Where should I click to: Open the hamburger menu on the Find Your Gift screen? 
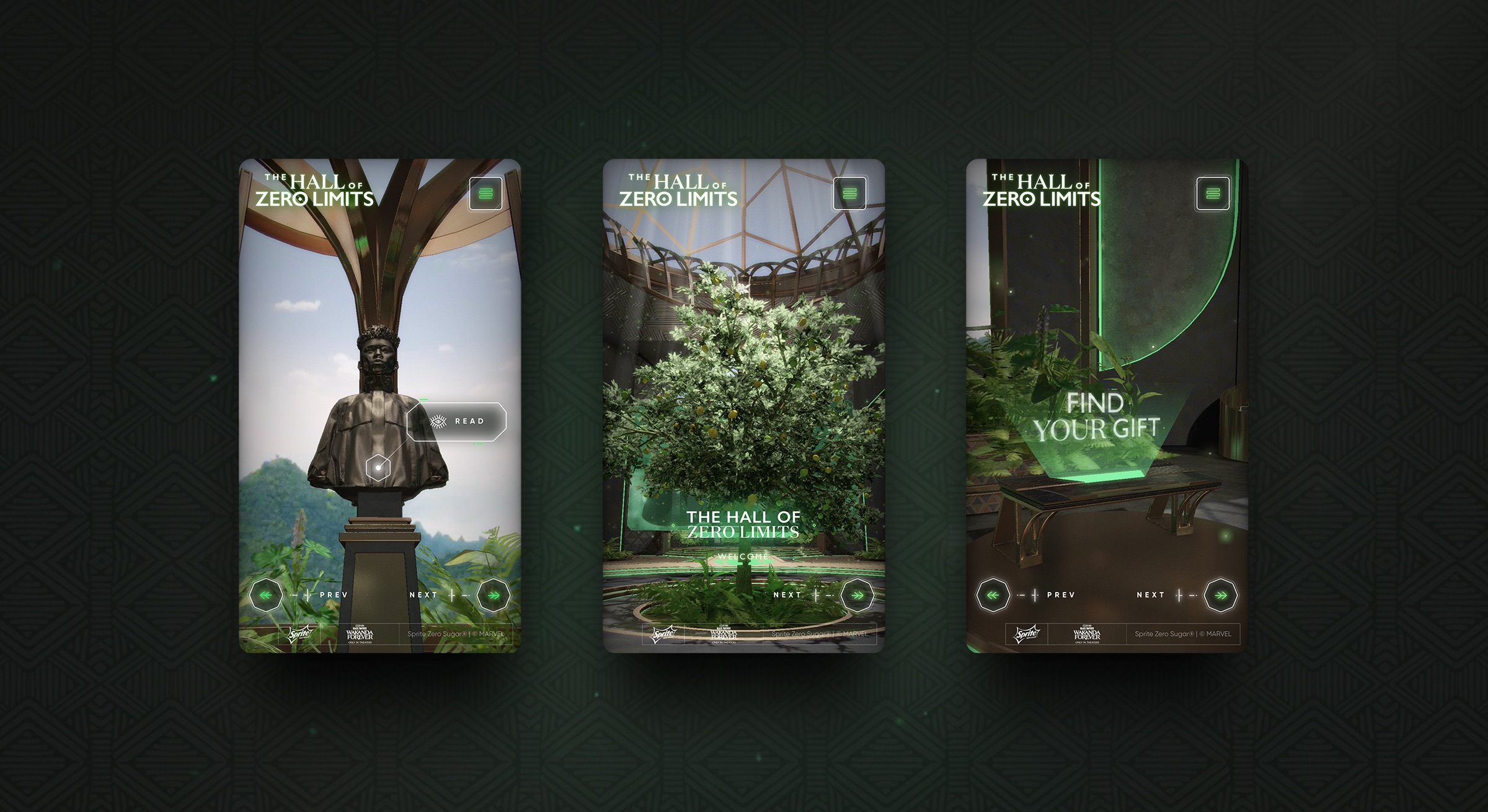click(1213, 193)
